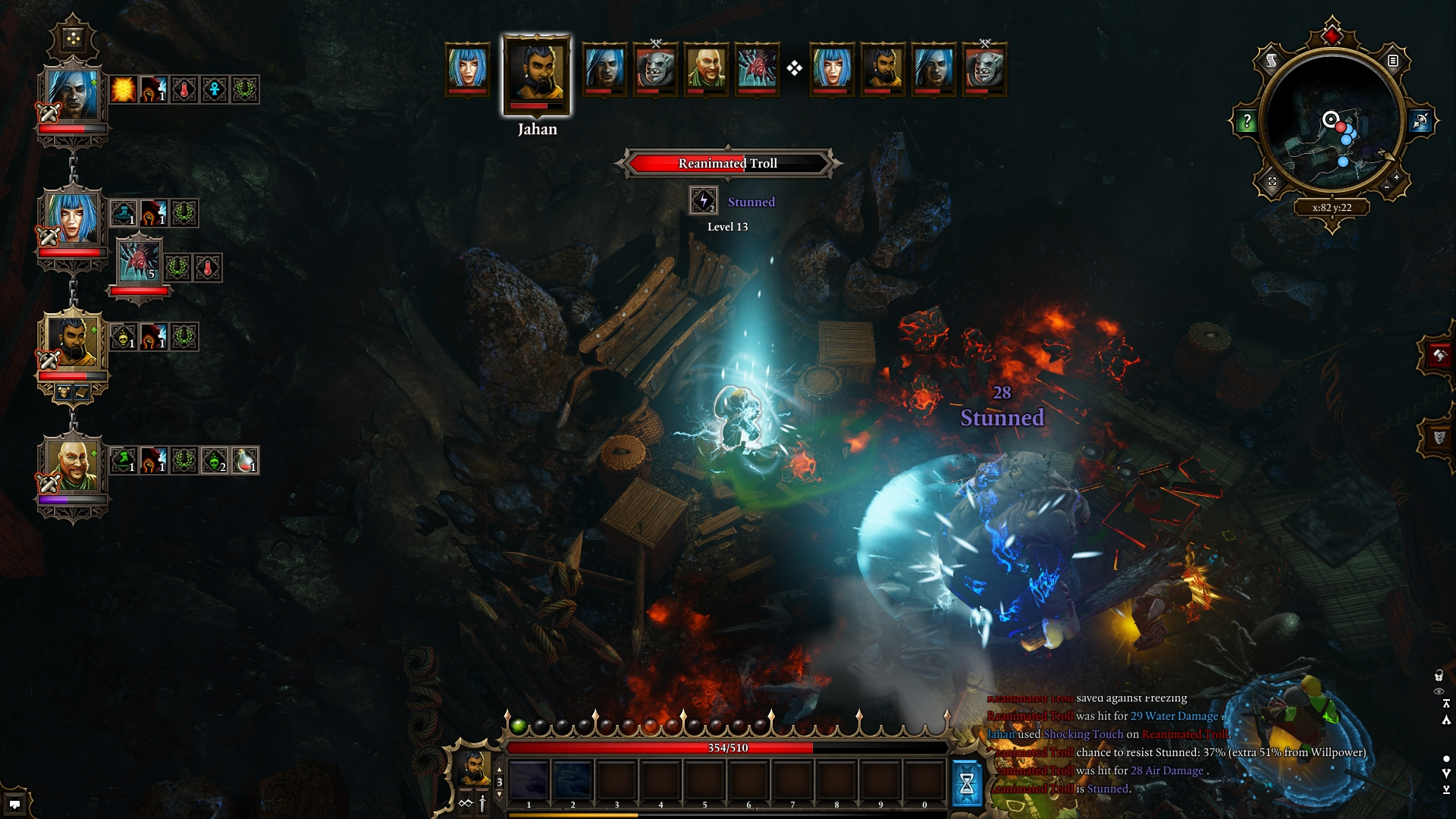Click the Stunned status icon on troll
Viewport: 1456px width, 819px height.
click(703, 201)
